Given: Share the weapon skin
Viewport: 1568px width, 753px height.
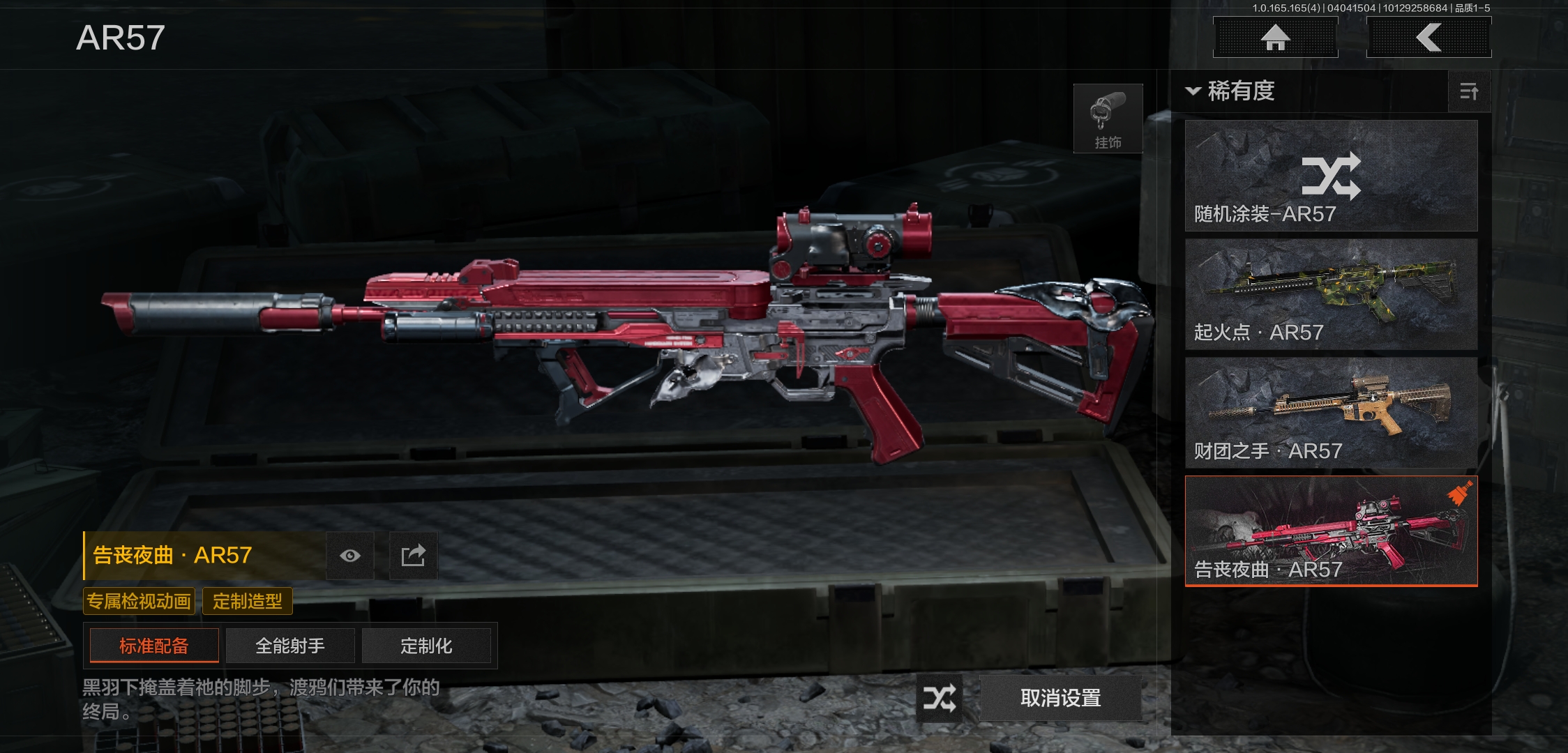Looking at the screenshot, I should point(413,556).
